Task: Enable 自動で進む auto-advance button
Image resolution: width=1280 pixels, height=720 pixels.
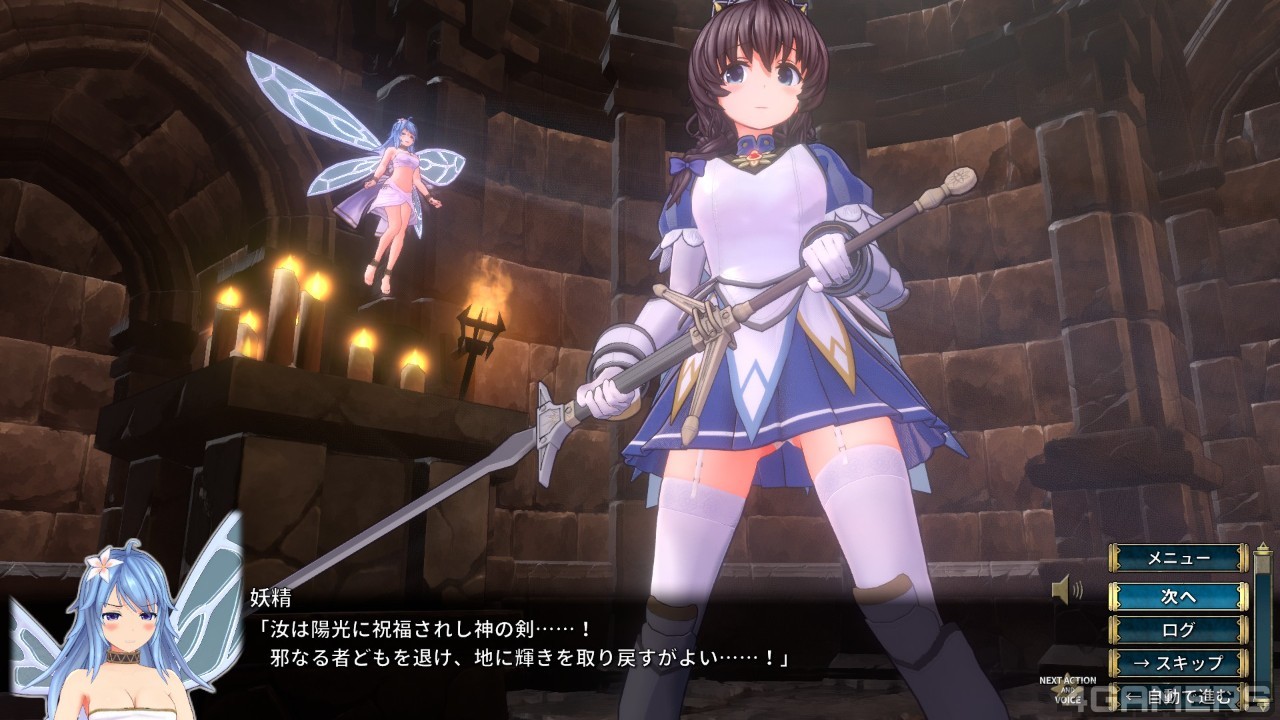Action: coord(1179,695)
